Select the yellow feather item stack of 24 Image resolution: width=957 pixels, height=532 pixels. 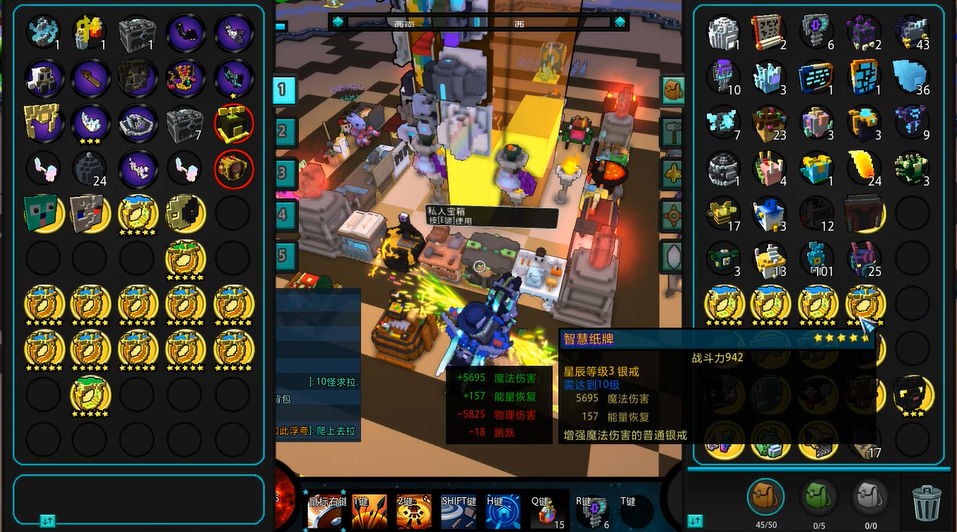tap(864, 167)
